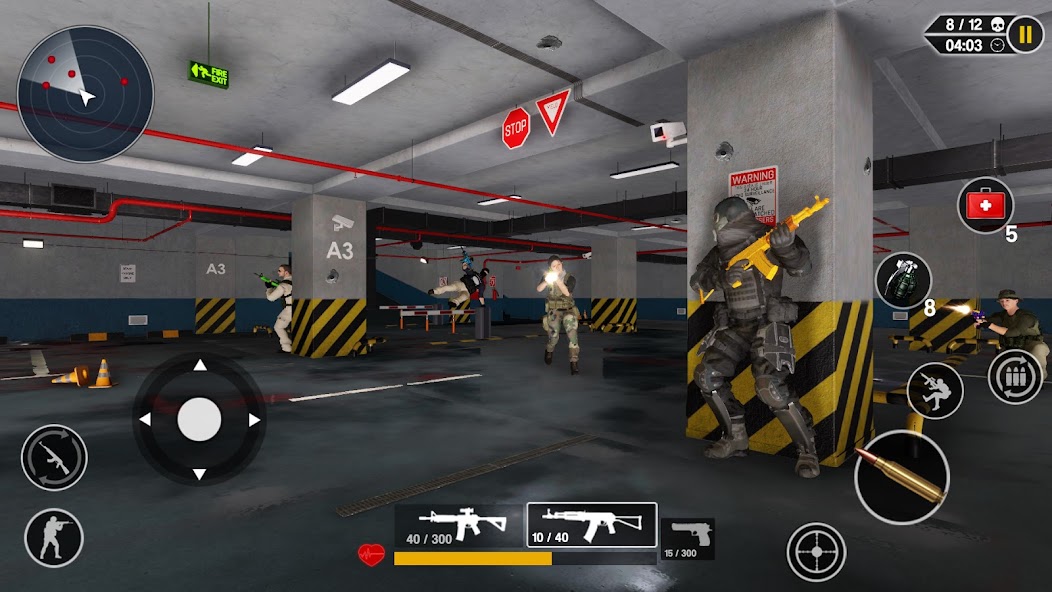Pause the game with the pause button
This screenshot has width=1052, height=592.
(x=1025, y=35)
